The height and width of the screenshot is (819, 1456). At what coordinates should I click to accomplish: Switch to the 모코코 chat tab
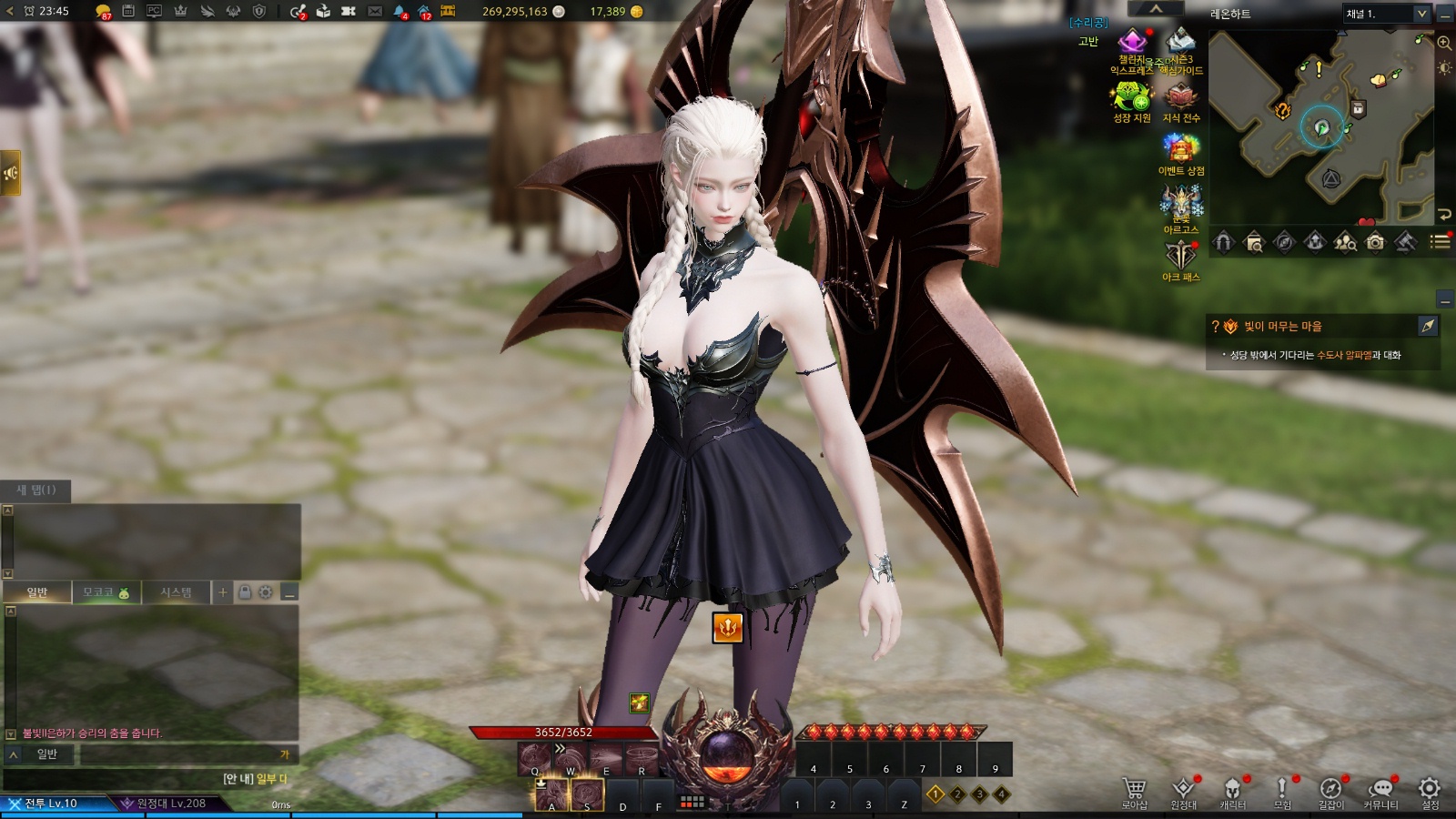tap(106, 592)
